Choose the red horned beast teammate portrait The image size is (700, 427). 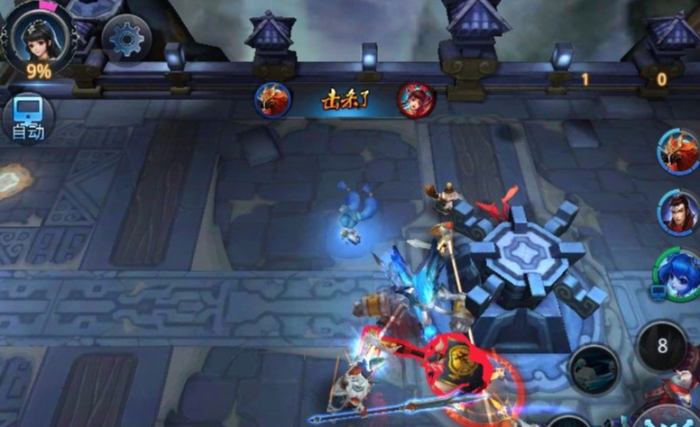pyautogui.click(x=678, y=152)
